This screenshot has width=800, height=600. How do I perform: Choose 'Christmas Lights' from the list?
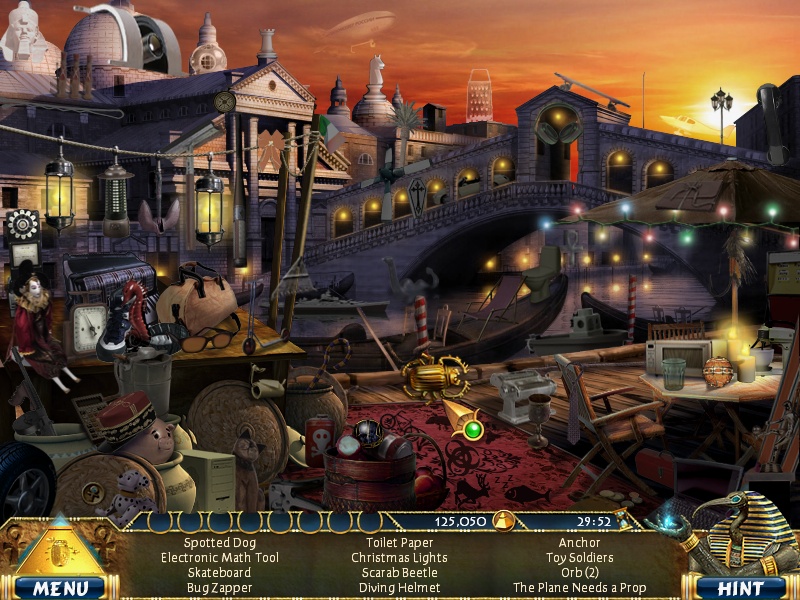[x=399, y=558]
